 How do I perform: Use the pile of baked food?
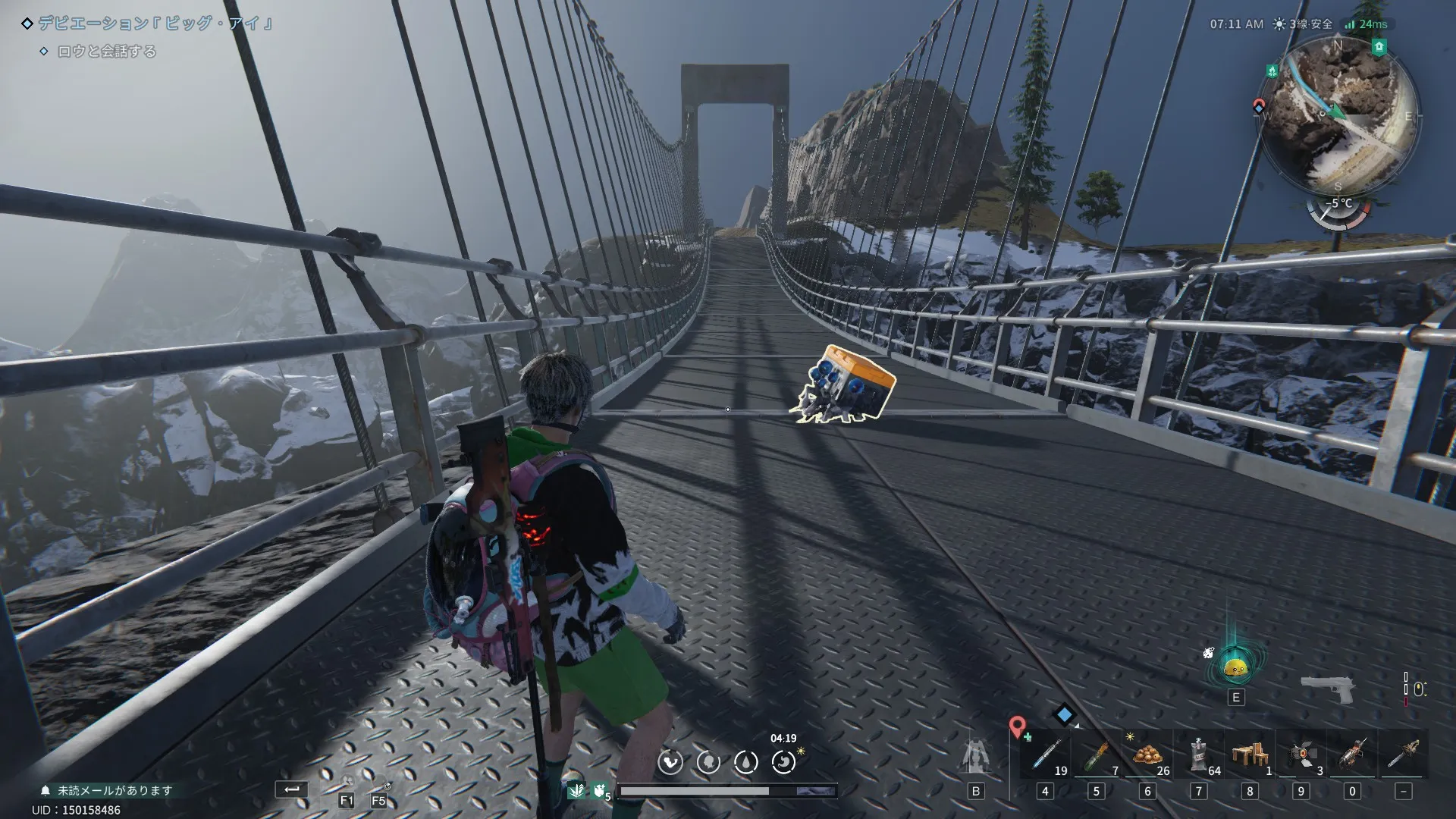click(1147, 755)
